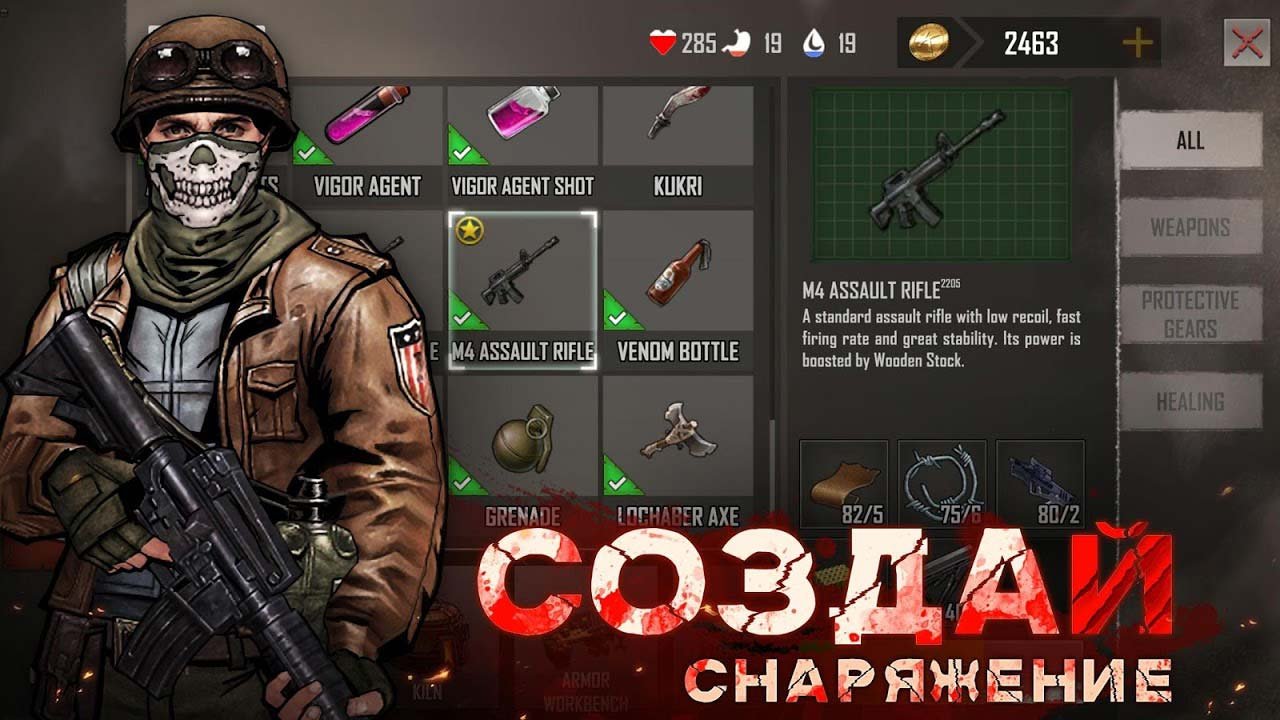Choose the Venom Bottle recipe
The image size is (1280, 720).
pos(678,290)
